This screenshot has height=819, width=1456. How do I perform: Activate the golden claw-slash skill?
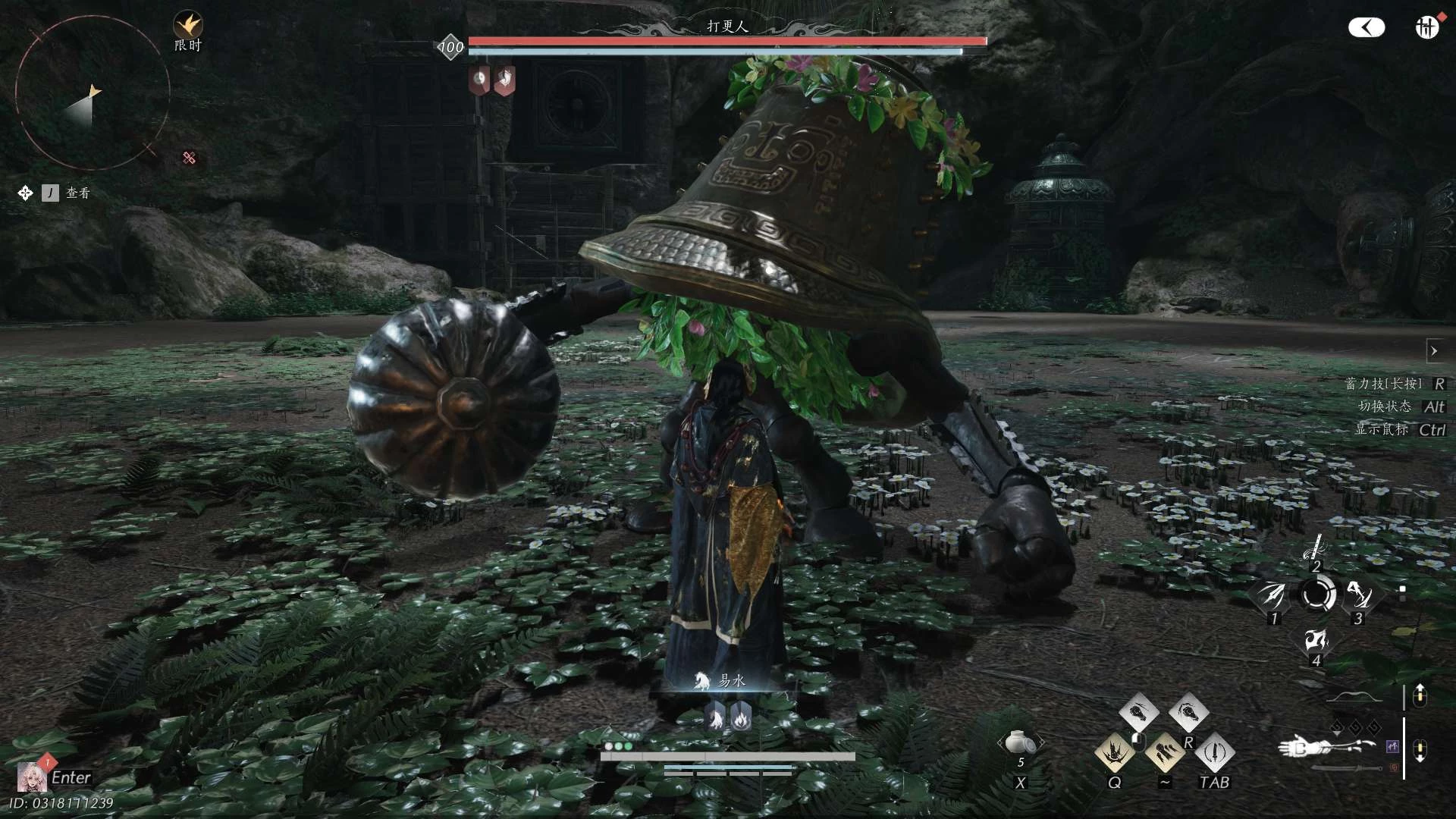tap(1164, 752)
